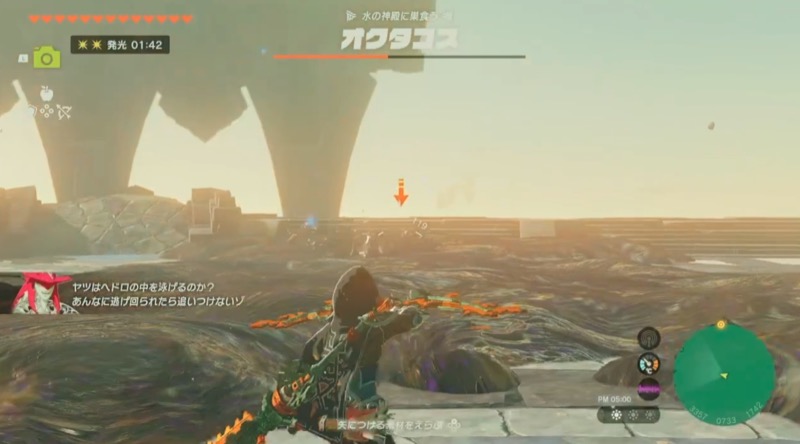
Task: Click the yellow quest marker on minimap
Action: point(722,324)
